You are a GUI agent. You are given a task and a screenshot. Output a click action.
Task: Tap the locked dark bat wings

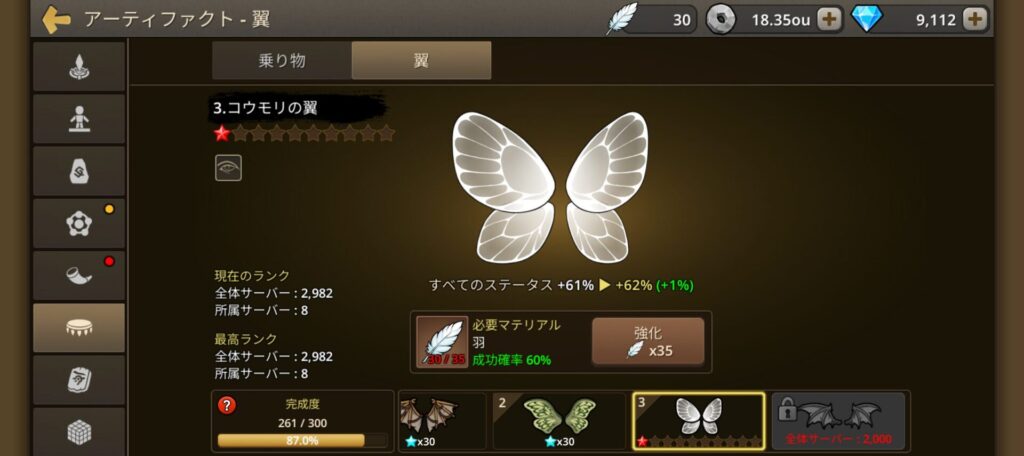tap(838, 419)
